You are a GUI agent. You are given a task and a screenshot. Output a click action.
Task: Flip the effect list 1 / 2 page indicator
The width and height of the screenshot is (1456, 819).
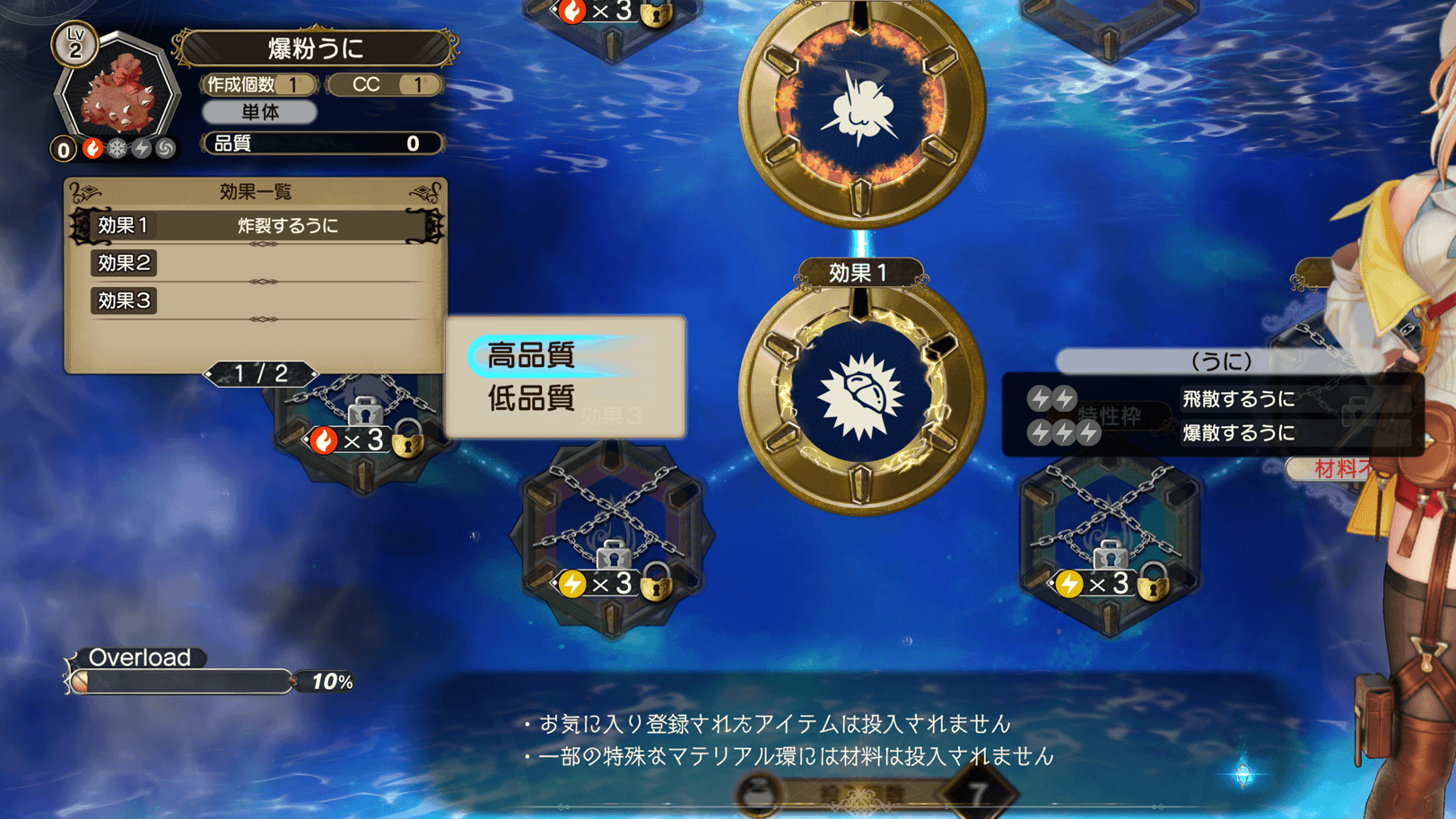[260, 373]
